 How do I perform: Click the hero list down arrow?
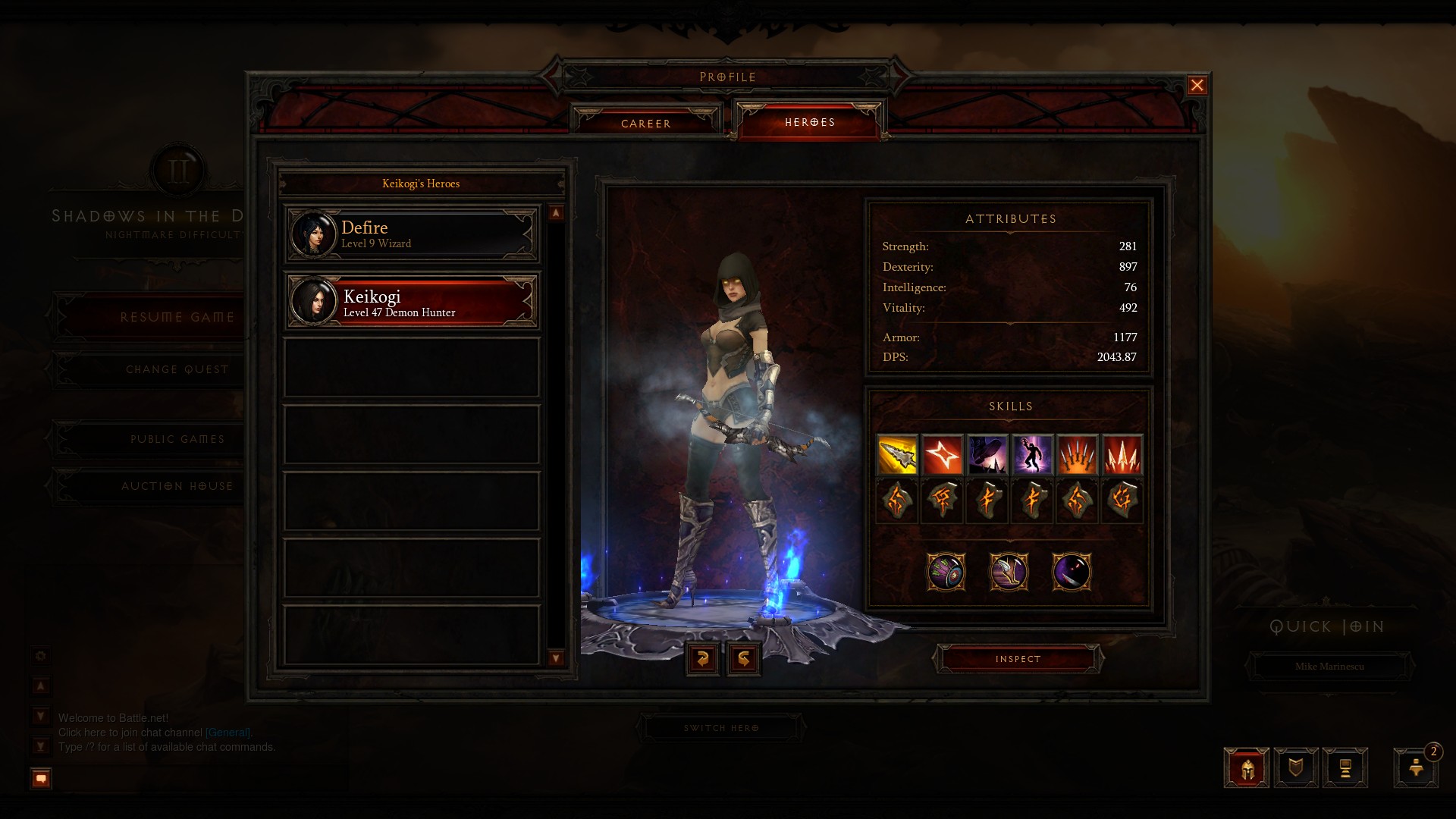coord(556,658)
